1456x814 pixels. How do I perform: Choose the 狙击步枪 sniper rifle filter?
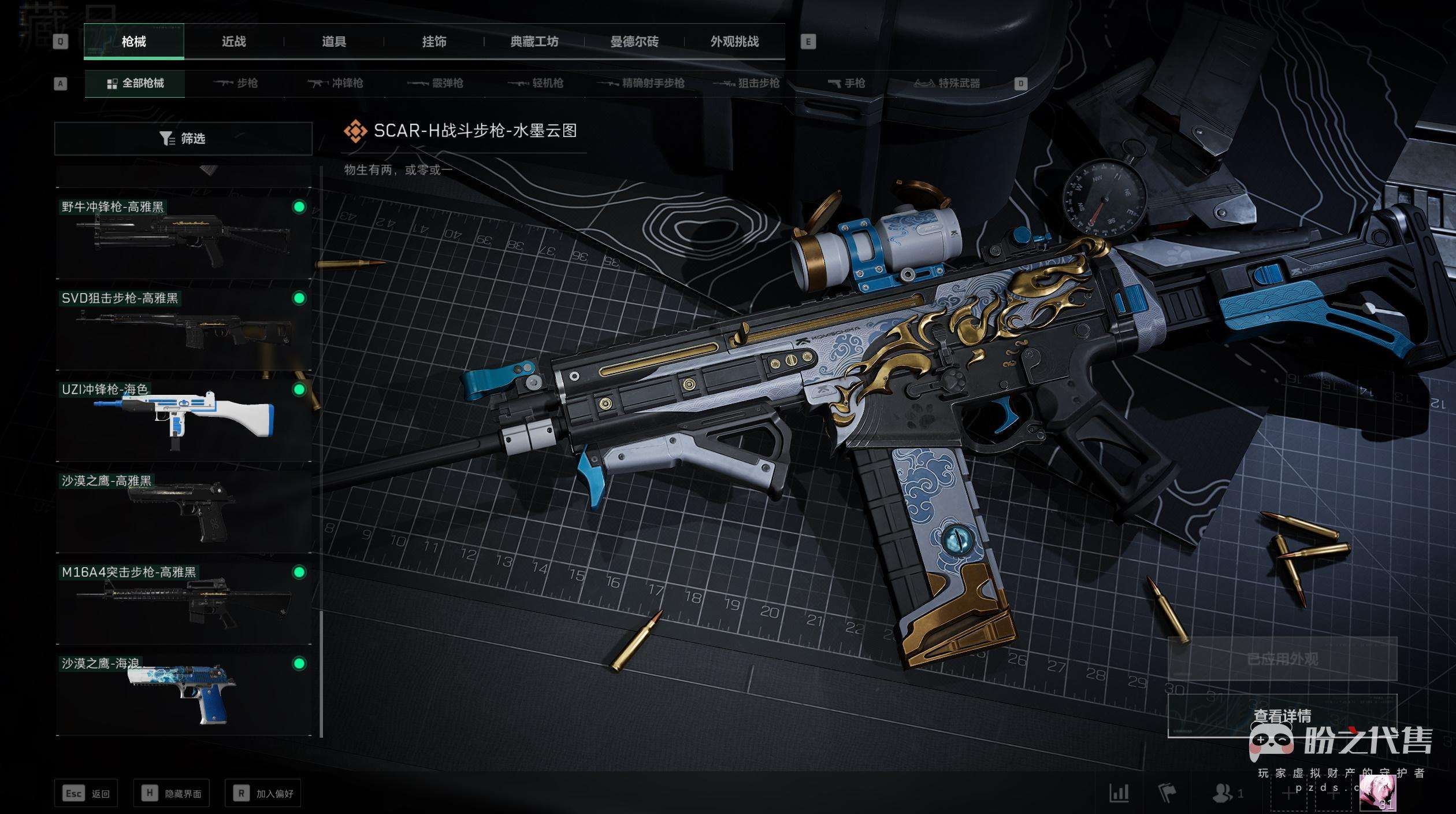[746, 83]
